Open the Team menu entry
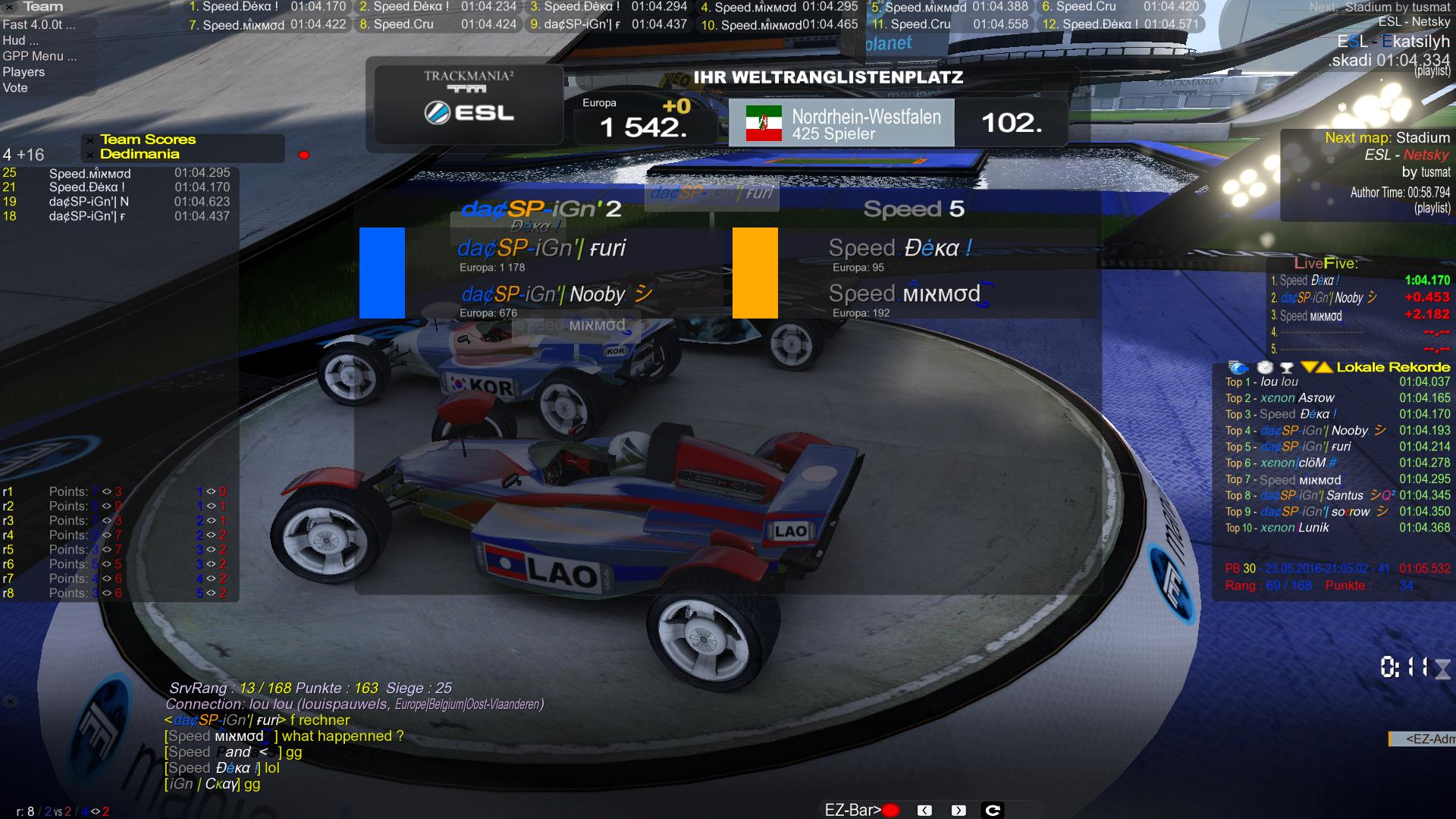This screenshot has height=819, width=1456. coord(43,7)
